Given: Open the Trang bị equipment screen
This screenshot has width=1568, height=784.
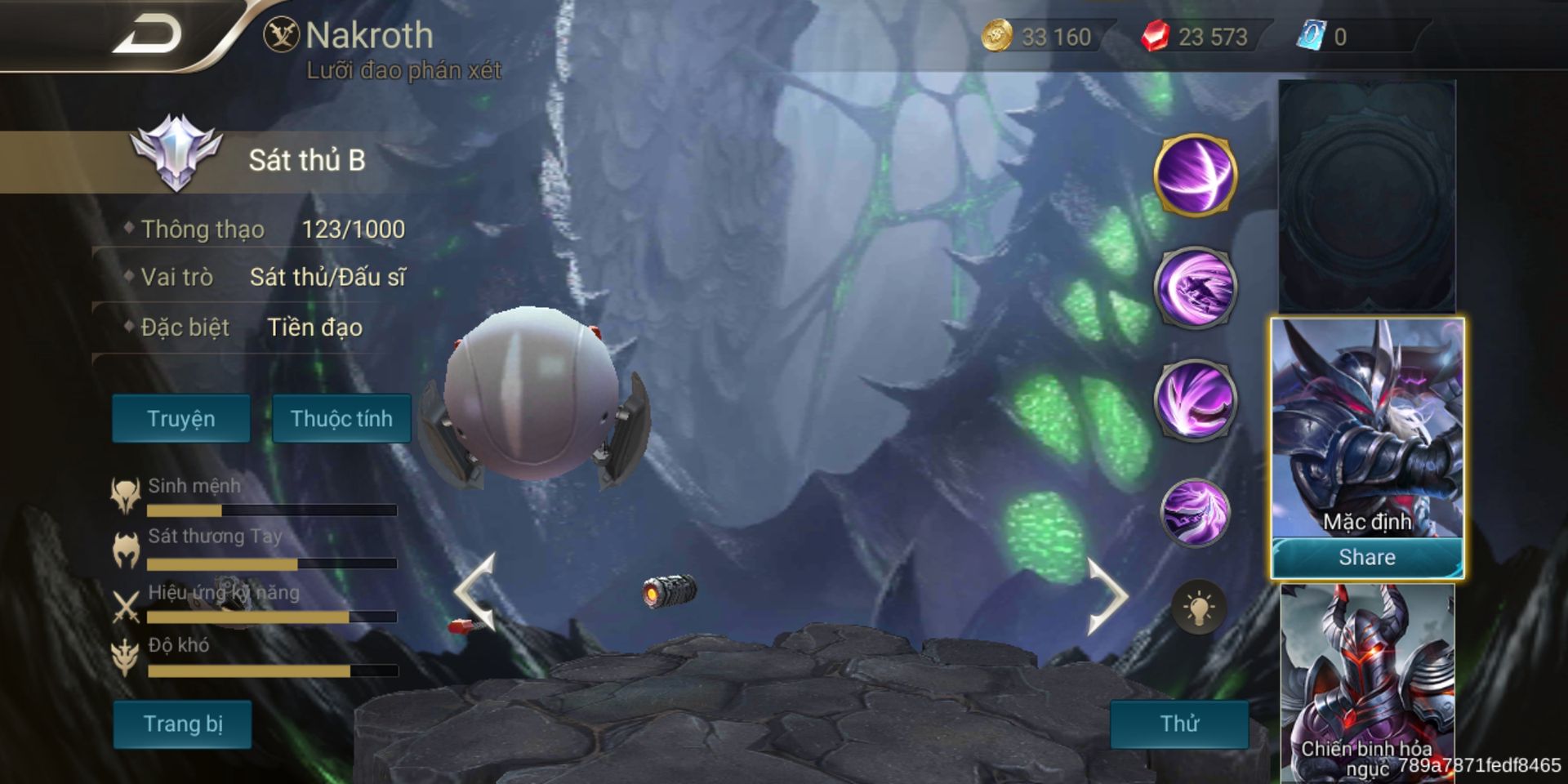Looking at the screenshot, I should coord(182,724).
